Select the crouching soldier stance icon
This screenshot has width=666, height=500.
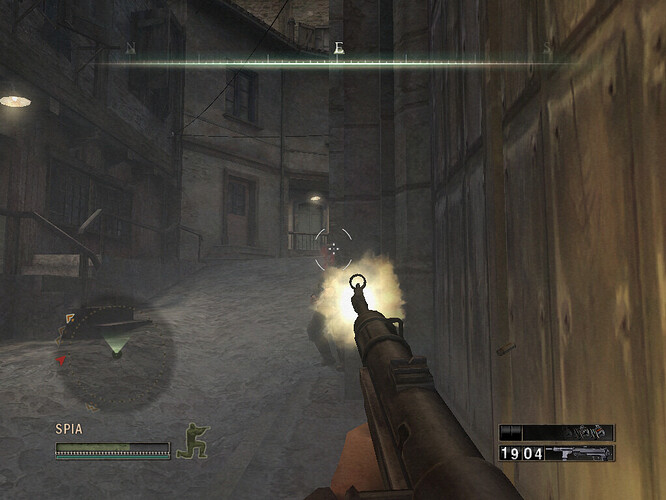pos(192,441)
